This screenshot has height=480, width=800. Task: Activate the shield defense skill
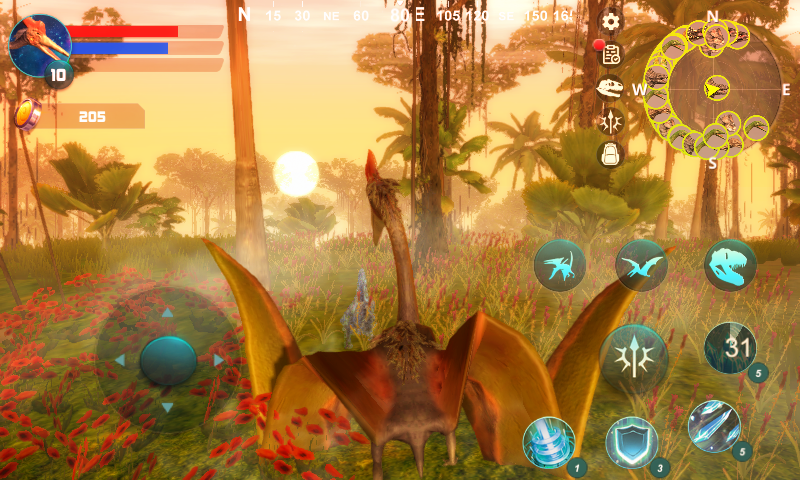coord(632,442)
